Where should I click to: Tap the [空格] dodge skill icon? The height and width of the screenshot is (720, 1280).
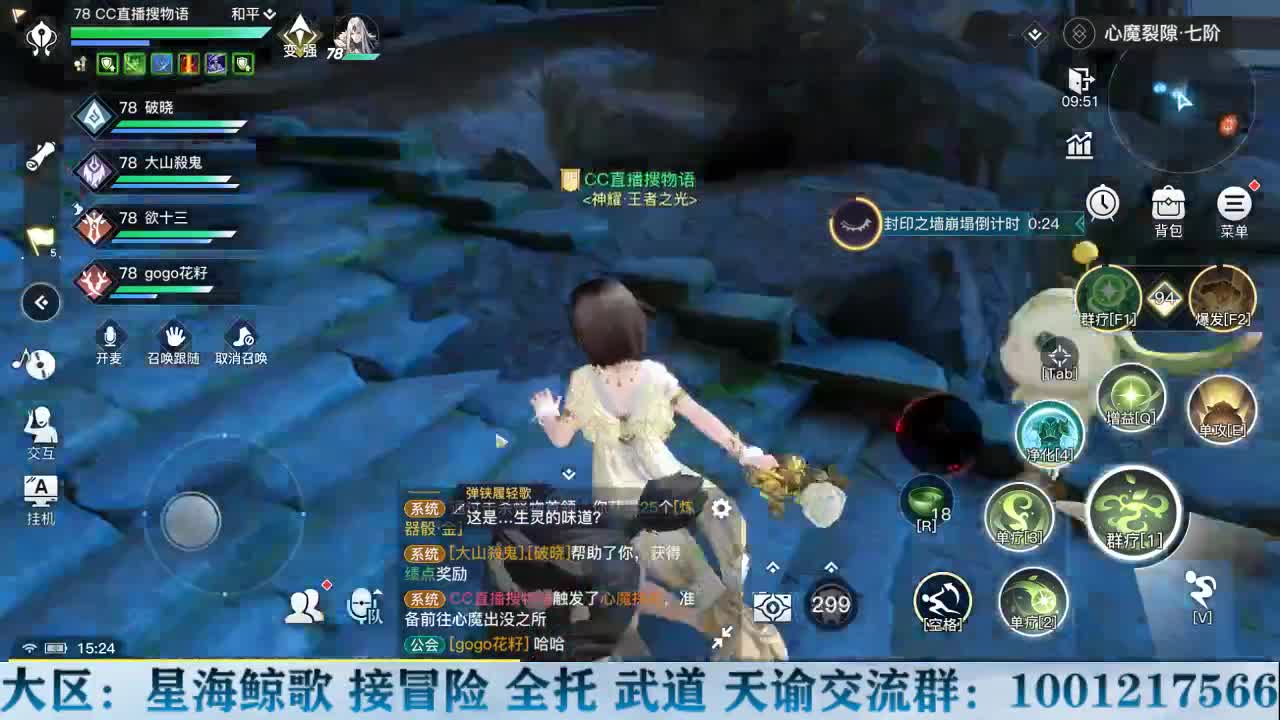point(944,601)
